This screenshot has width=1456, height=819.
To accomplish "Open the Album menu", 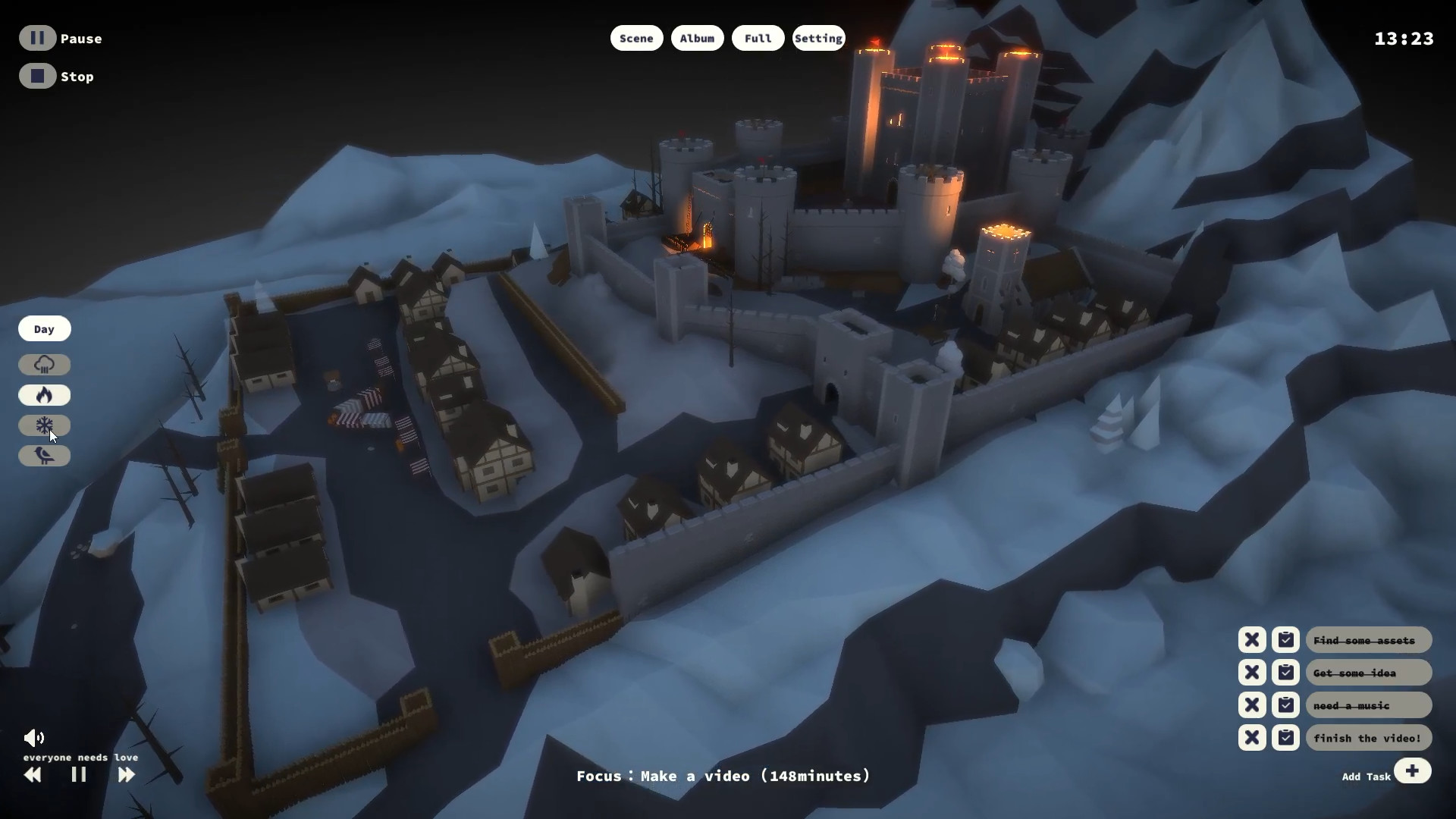I will [697, 38].
